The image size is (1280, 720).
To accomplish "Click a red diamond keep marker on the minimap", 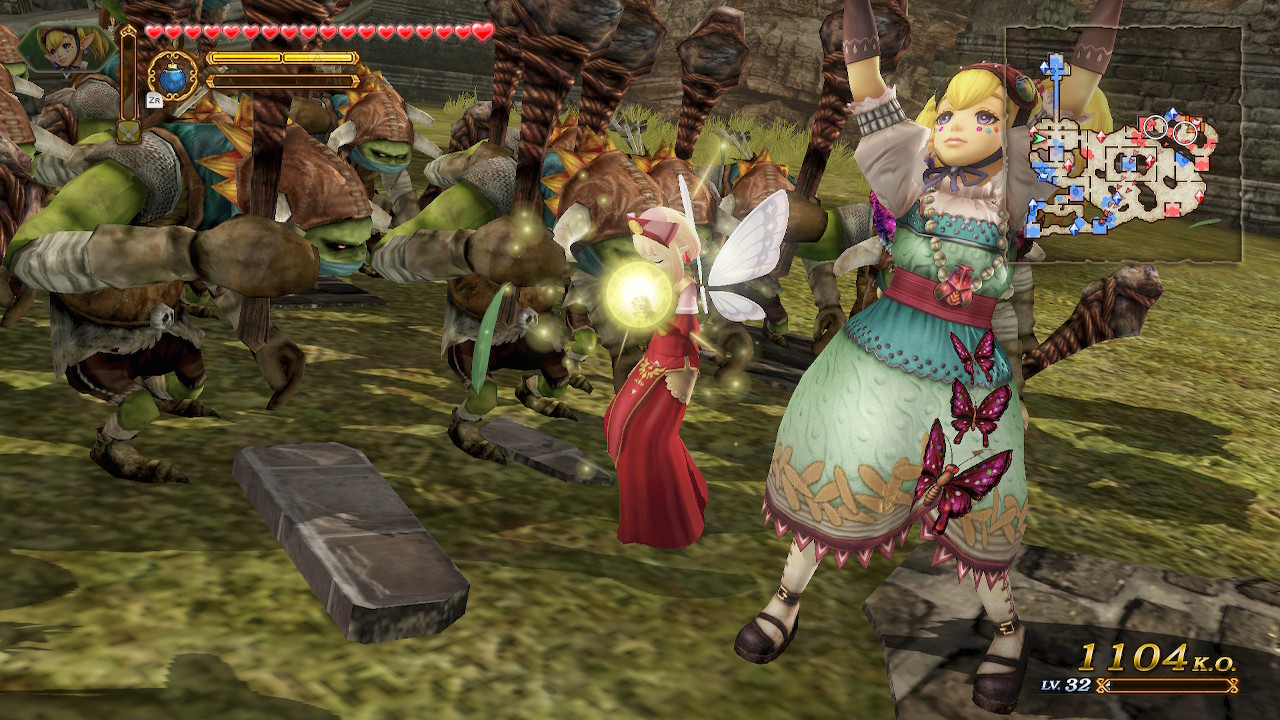I will tap(1070, 164).
